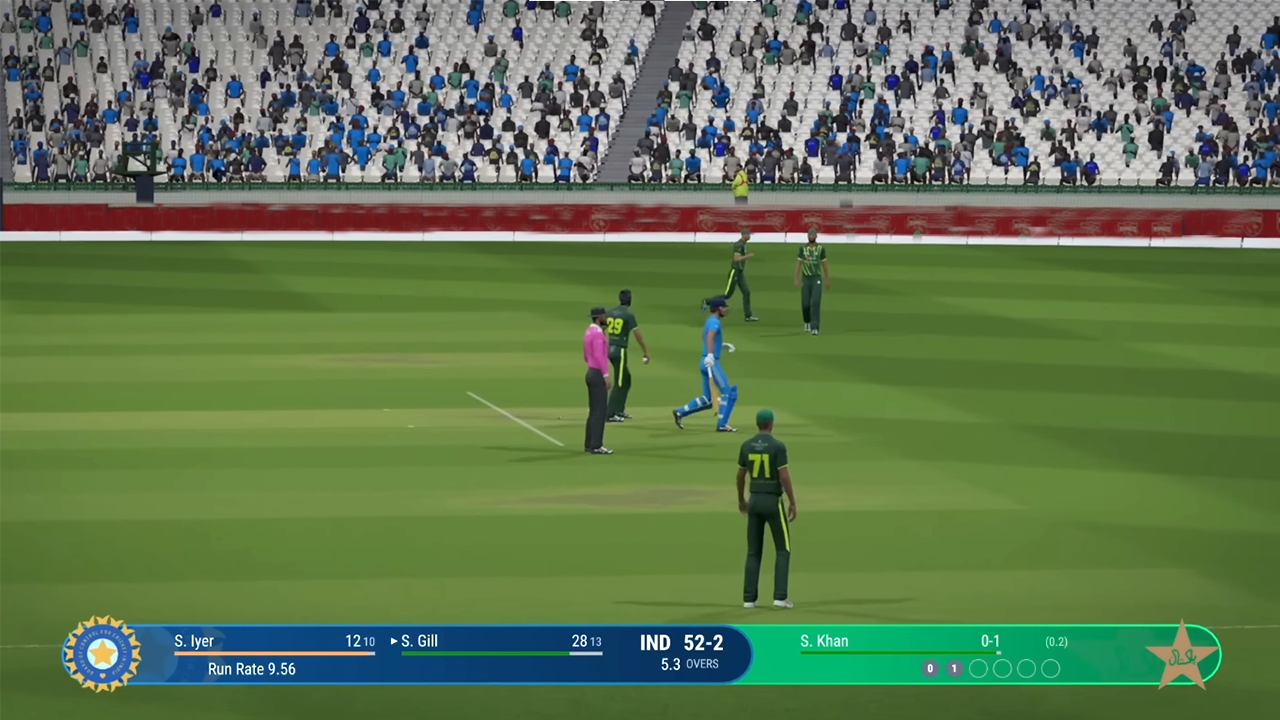Click the third empty ball circle
1280x720 pixels.
[x=1026, y=669]
